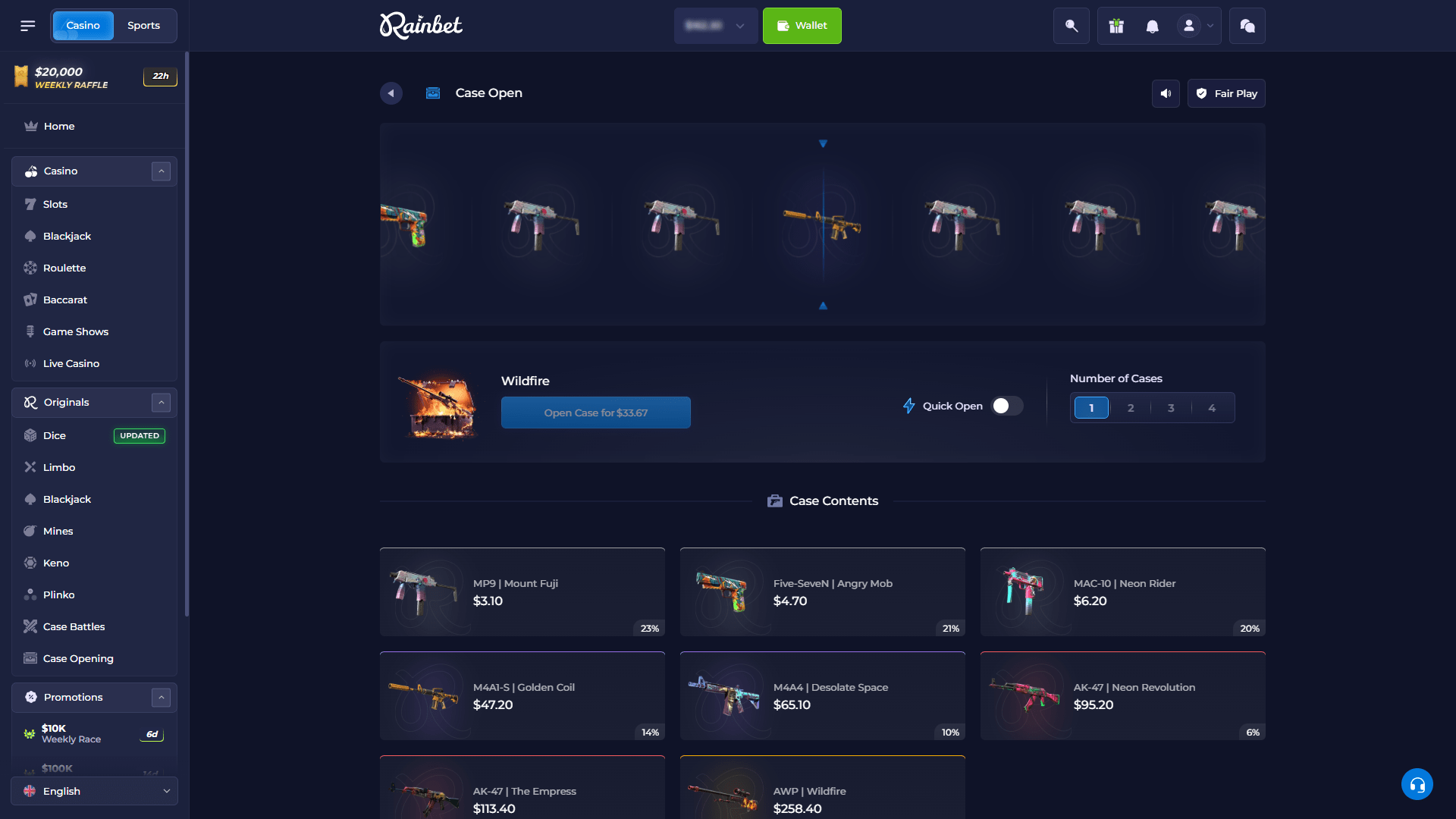Click the gift/rewards icon in the header
Image resolution: width=1456 pixels, height=819 pixels.
click(1115, 25)
